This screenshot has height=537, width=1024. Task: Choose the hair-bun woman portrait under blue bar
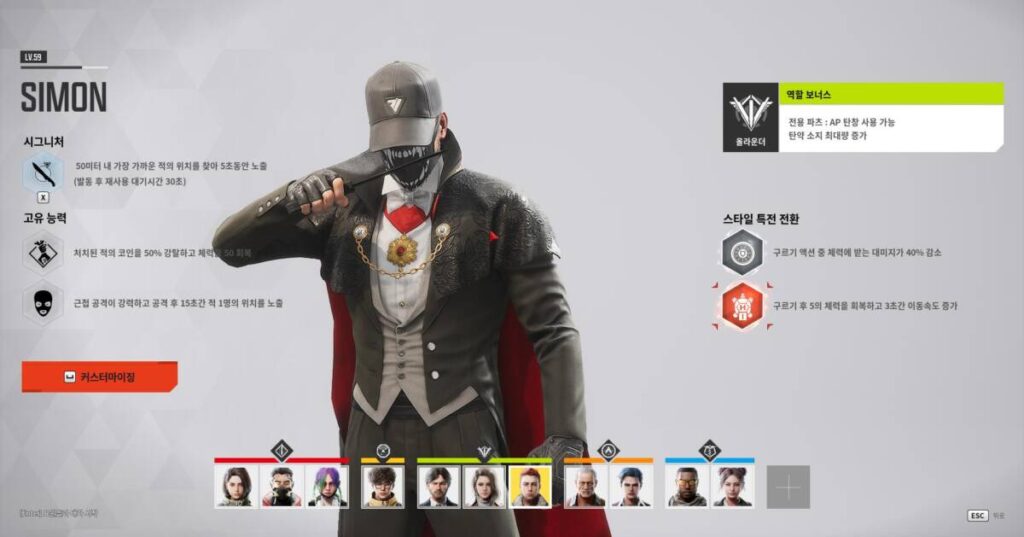(x=733, y=487)
